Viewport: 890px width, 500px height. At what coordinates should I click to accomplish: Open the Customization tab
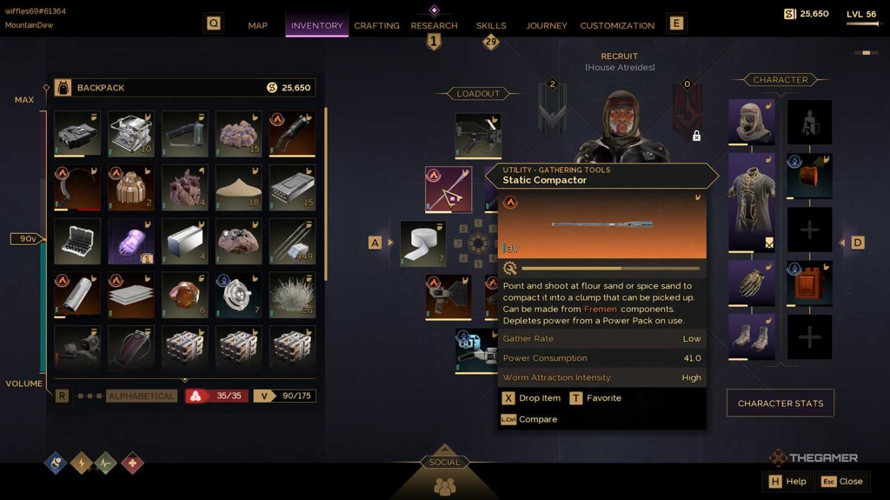pos(617,25)
